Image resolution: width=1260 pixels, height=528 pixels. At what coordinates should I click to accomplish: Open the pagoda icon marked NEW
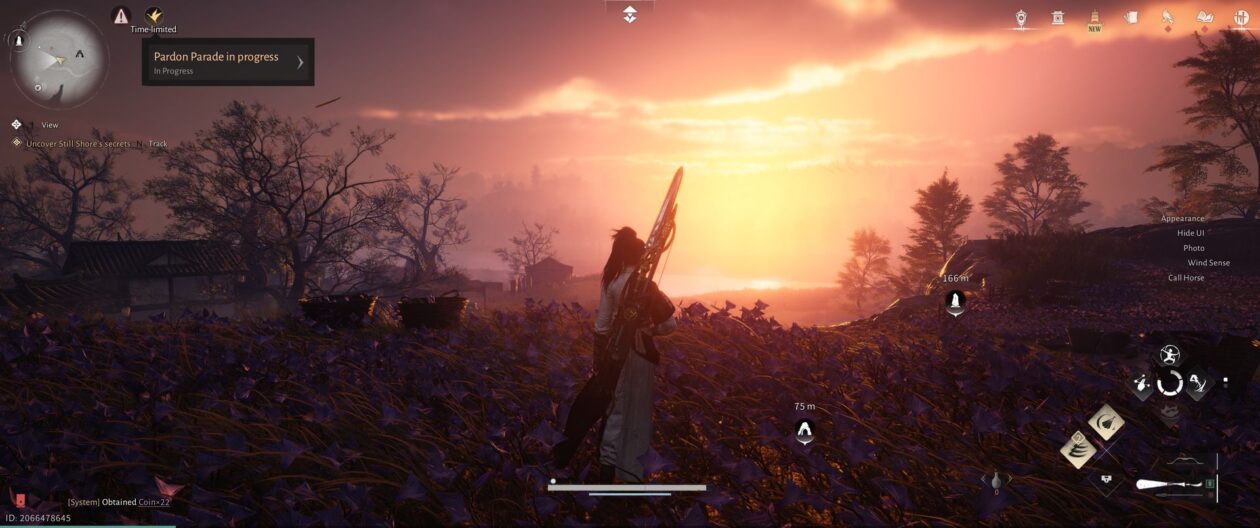(1095, 17)
